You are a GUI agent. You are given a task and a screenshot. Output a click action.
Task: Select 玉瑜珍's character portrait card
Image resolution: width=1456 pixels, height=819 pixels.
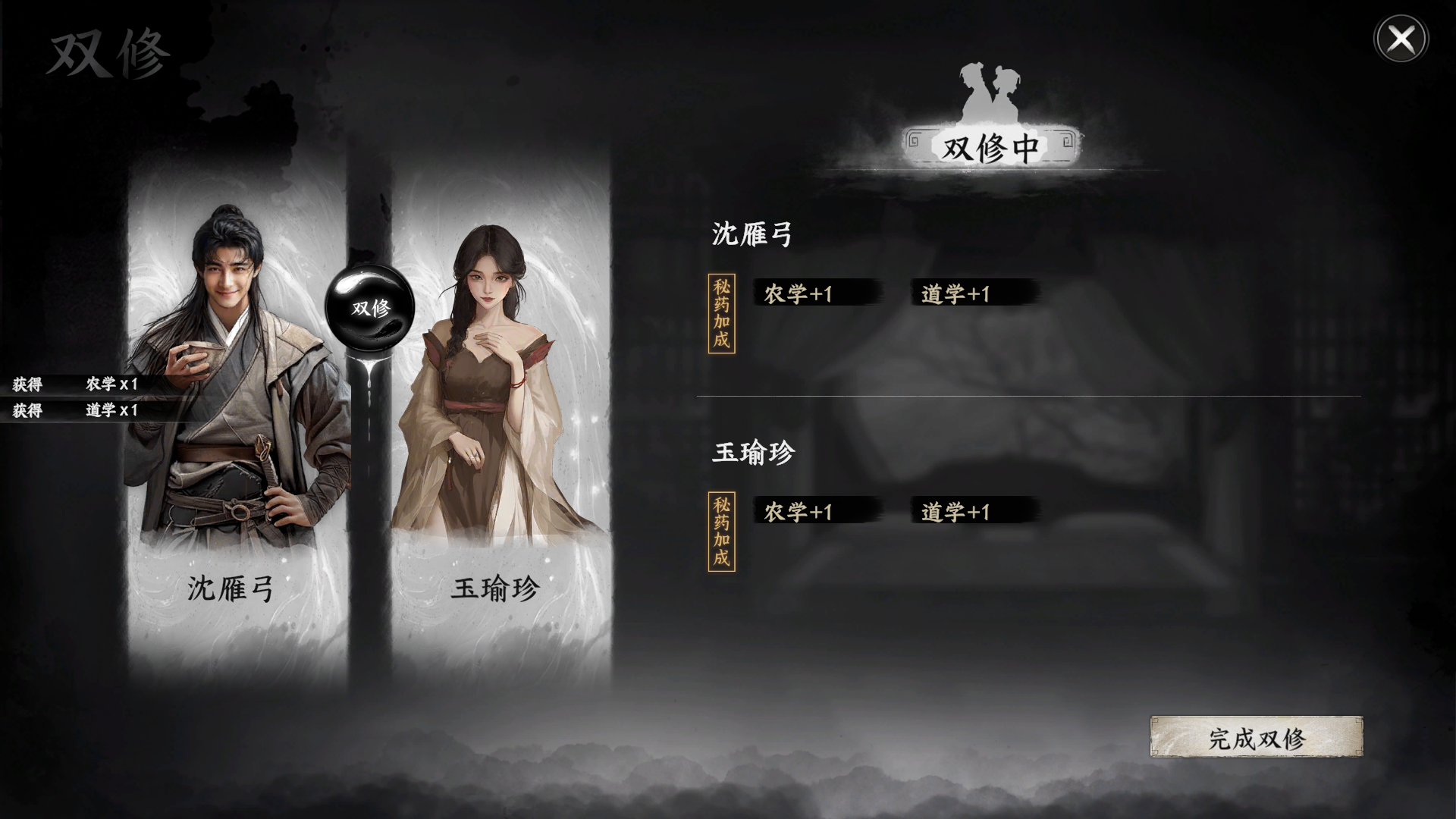click(x=493, y=409)
